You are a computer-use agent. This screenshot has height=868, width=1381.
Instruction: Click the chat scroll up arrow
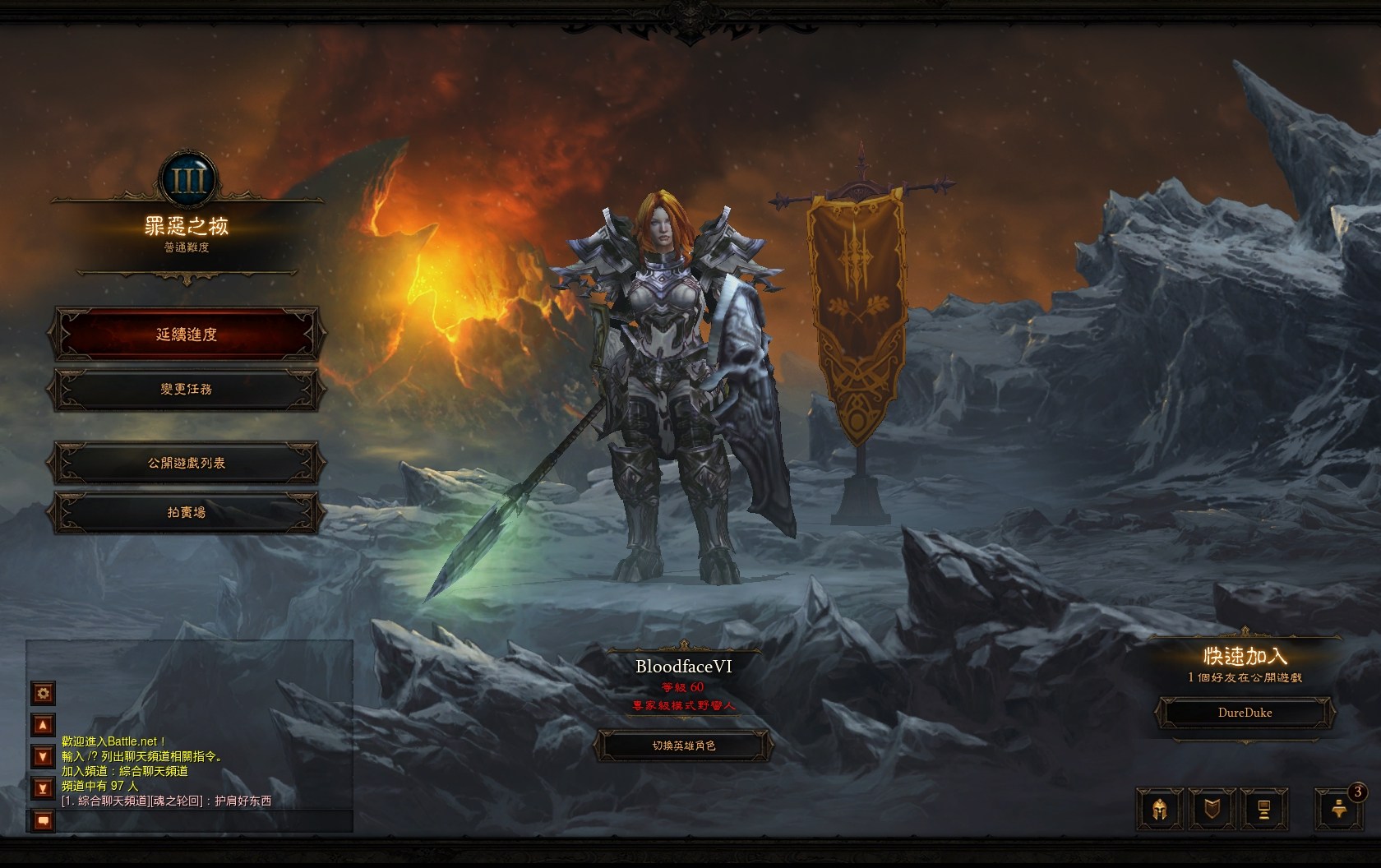44,725
